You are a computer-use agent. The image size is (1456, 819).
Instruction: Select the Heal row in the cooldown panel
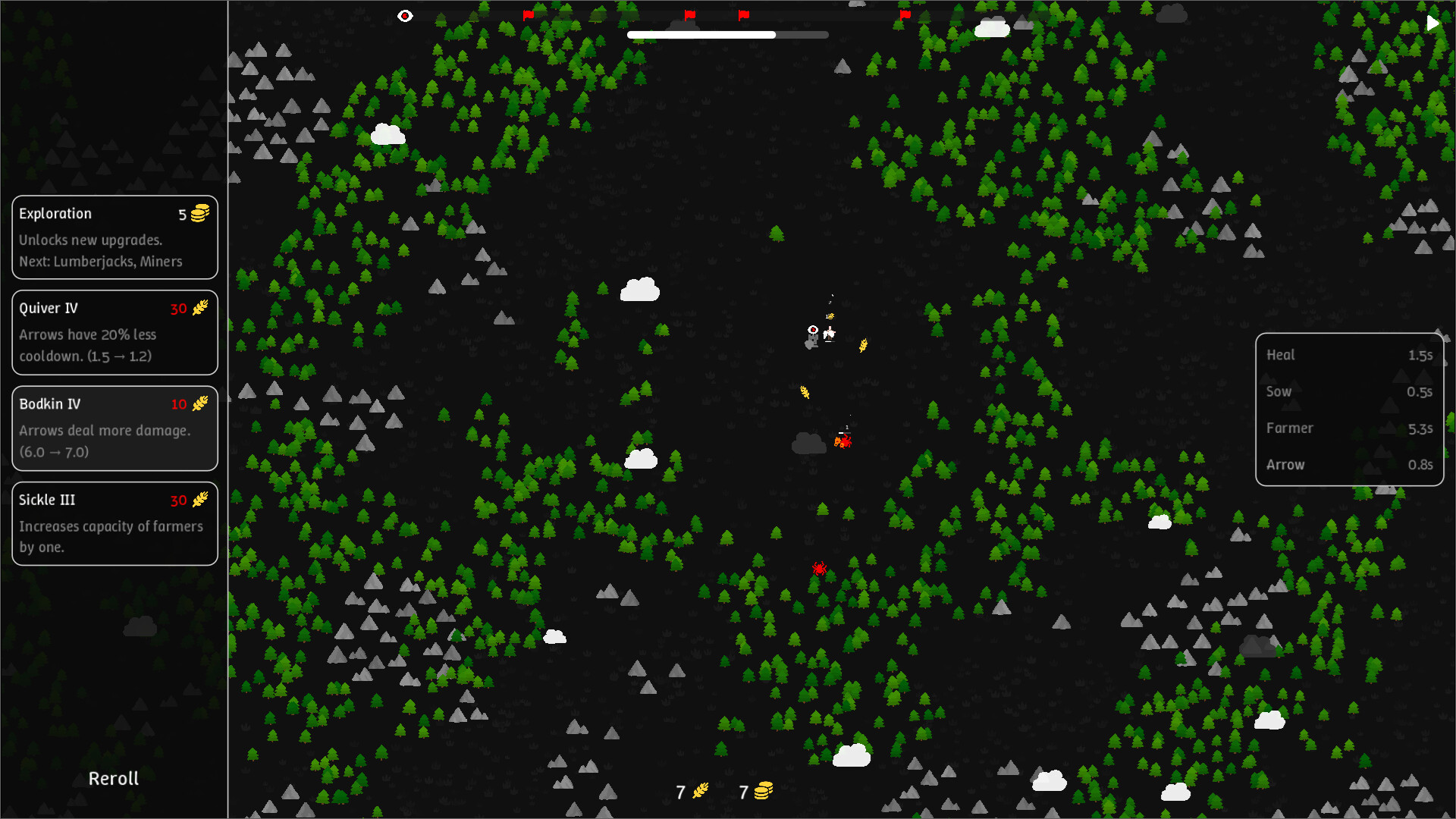click(x=1349, y=354)
